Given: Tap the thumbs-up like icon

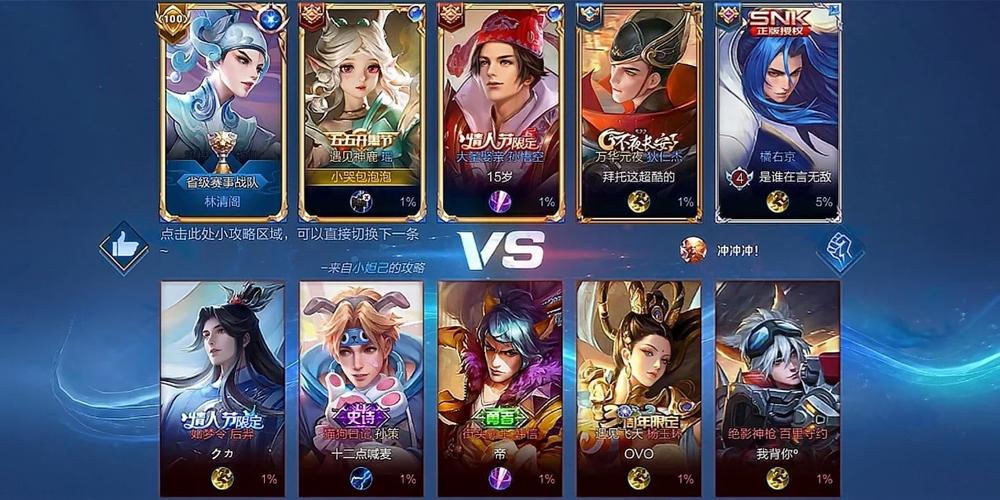Looking at the screenshot, I should click(124, 247).
